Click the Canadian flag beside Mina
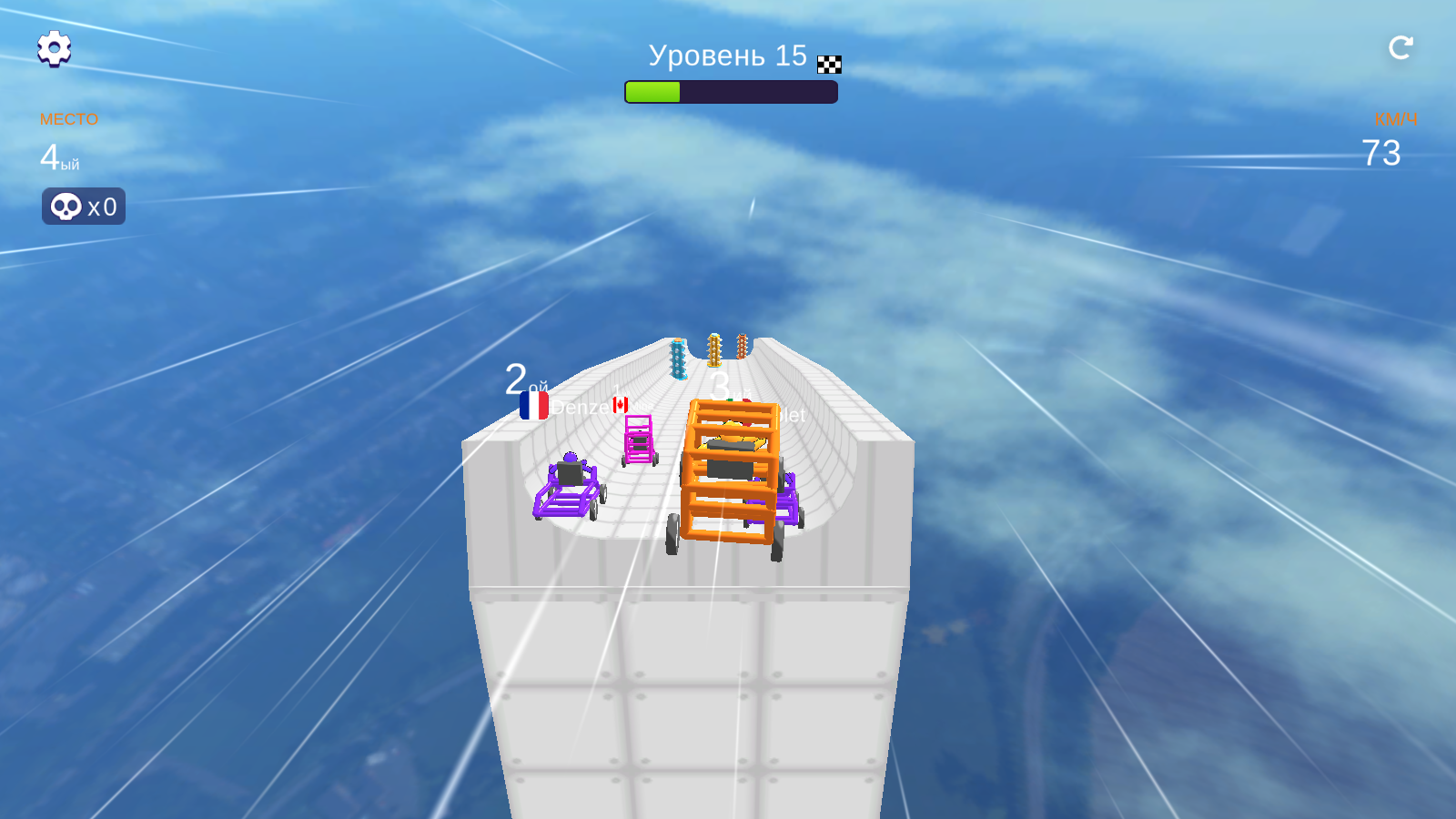Screen dimensions: 1456x819 622,406
